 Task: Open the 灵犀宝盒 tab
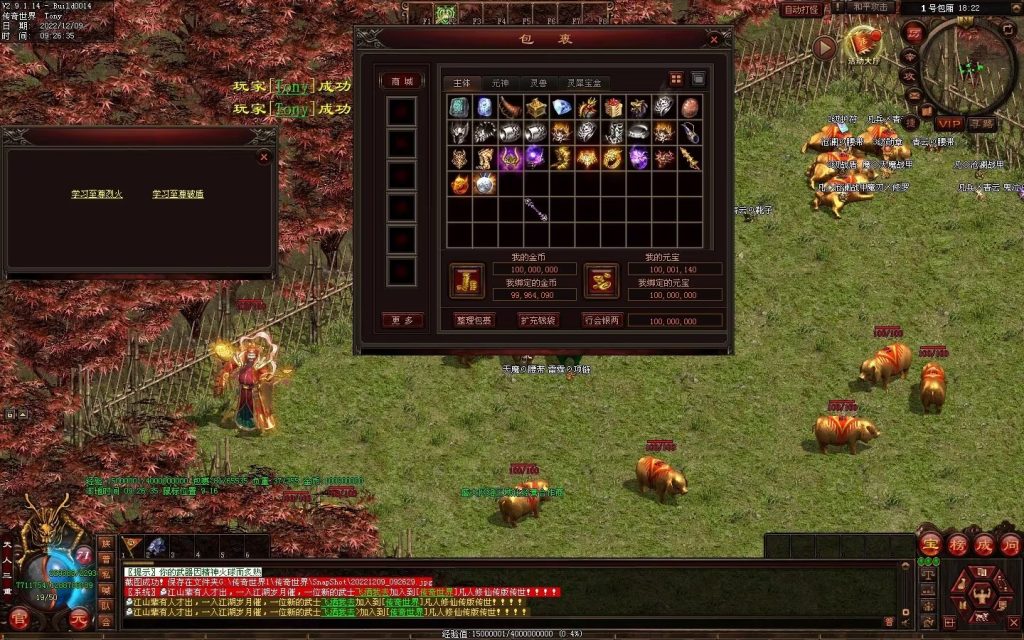click(x=585, y=82)
